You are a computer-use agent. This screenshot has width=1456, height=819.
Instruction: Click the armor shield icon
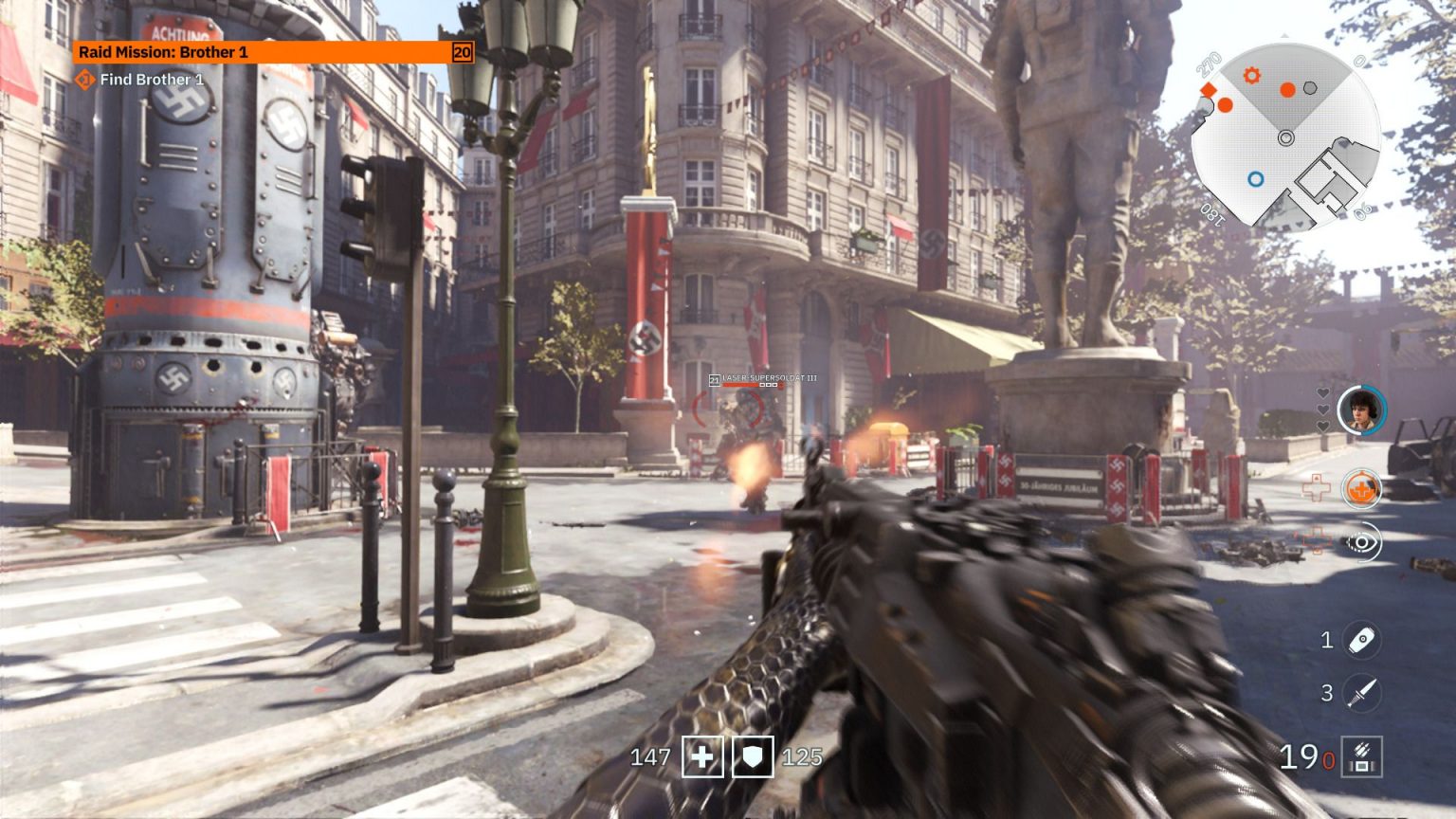pyautogui.click(x=753, y=756)
